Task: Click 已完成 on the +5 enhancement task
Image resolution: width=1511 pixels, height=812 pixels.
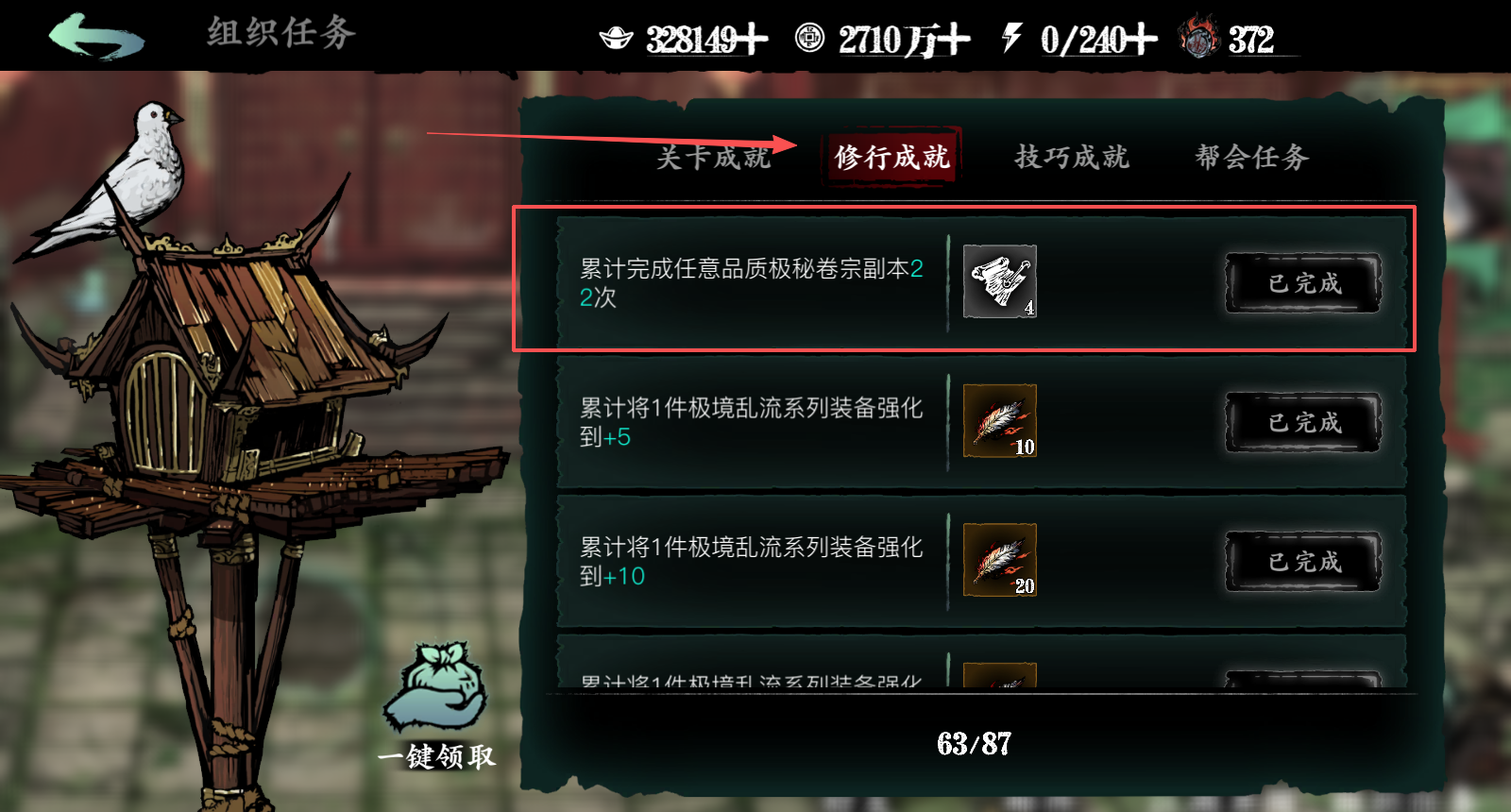Action: coord(1301,422)
